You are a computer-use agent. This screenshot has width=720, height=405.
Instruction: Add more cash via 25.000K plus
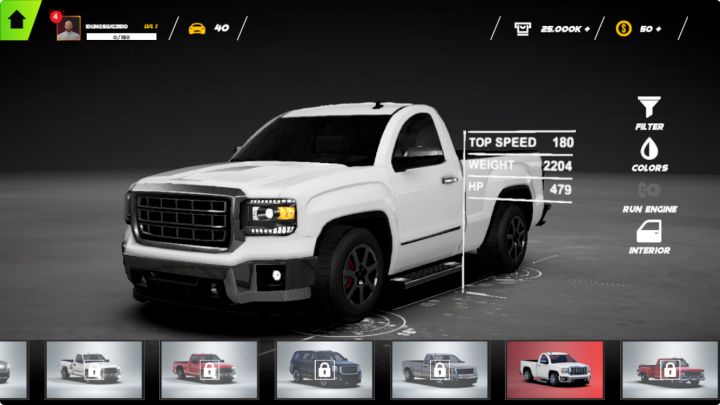552,28
